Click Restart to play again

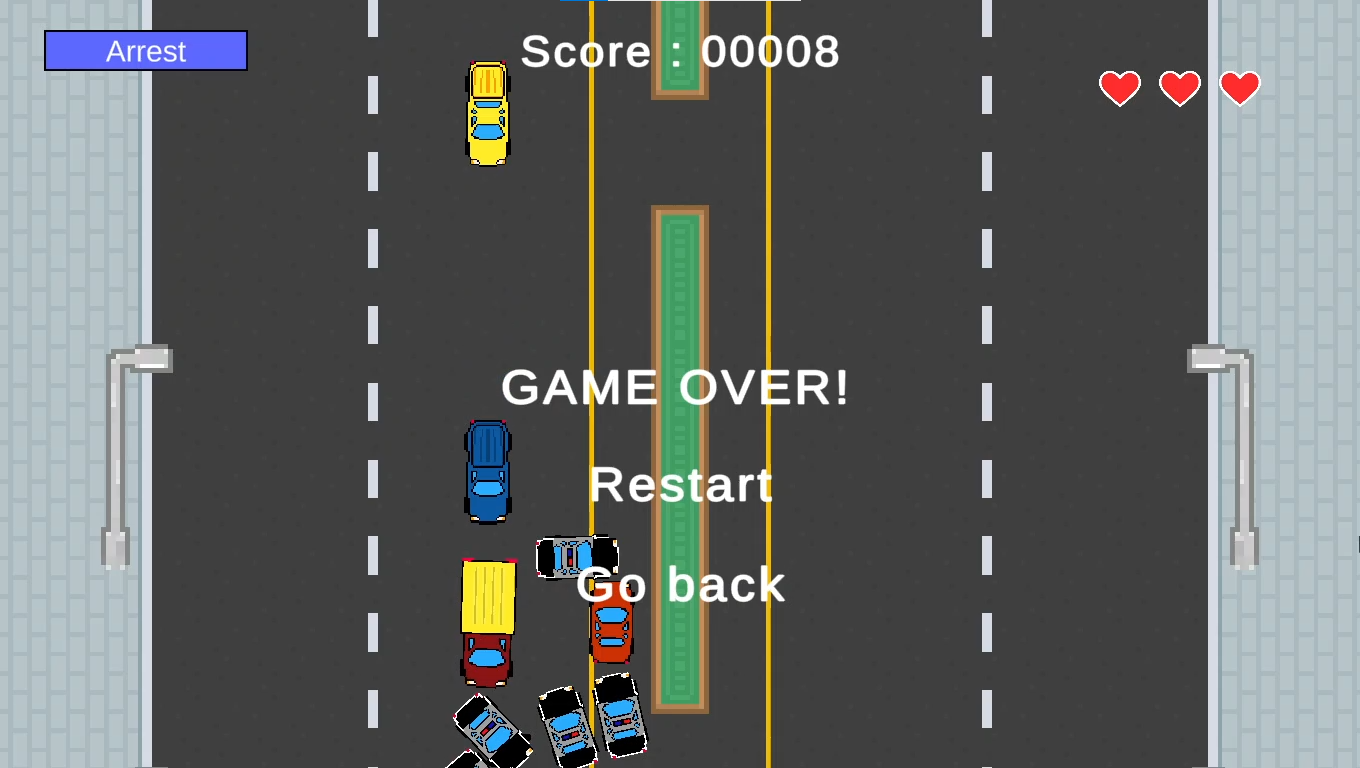point(681,486)
